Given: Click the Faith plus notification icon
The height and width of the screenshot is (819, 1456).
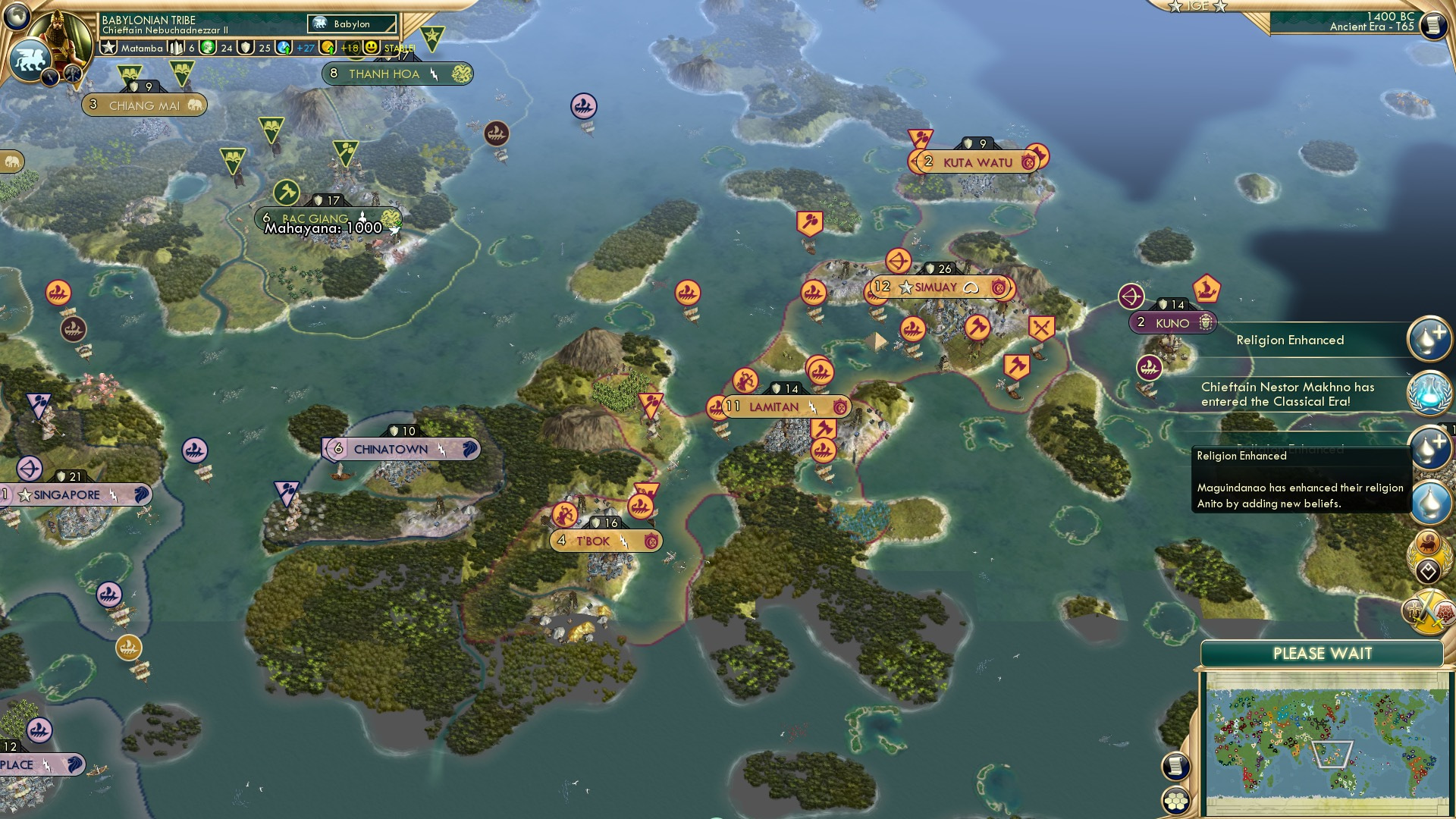Looking at the screenshot, I should [x=1429, y=339].
